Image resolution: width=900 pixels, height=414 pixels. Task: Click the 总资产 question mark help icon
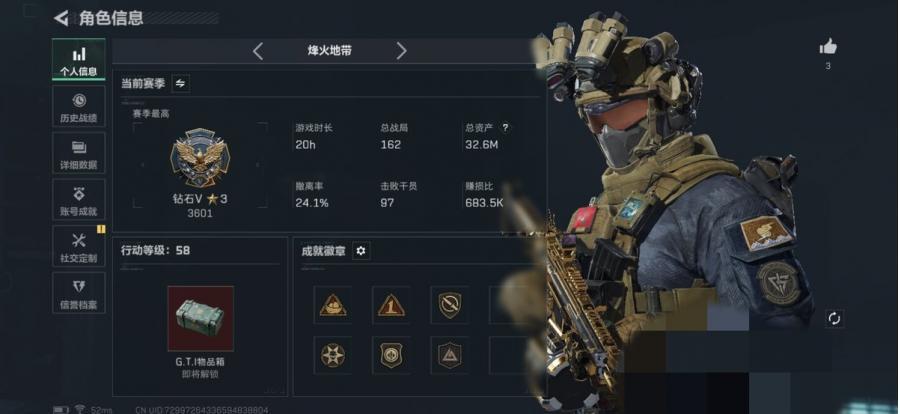505,128
